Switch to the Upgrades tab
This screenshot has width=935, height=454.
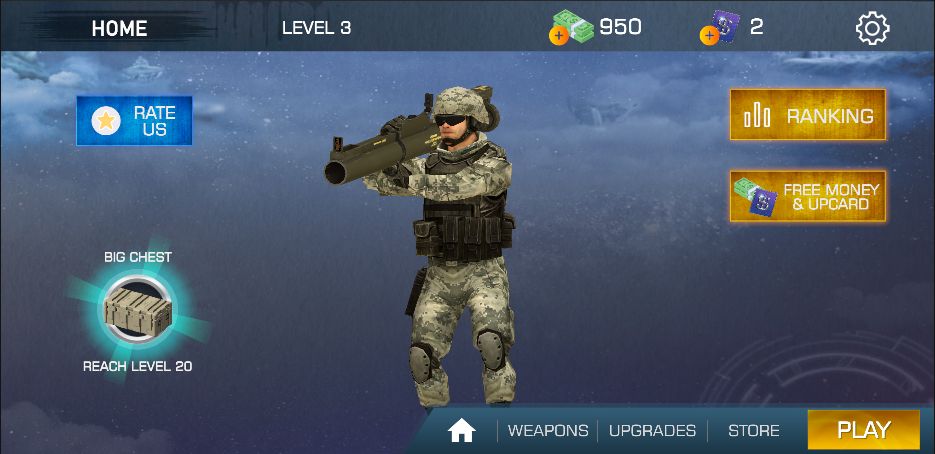652,431
